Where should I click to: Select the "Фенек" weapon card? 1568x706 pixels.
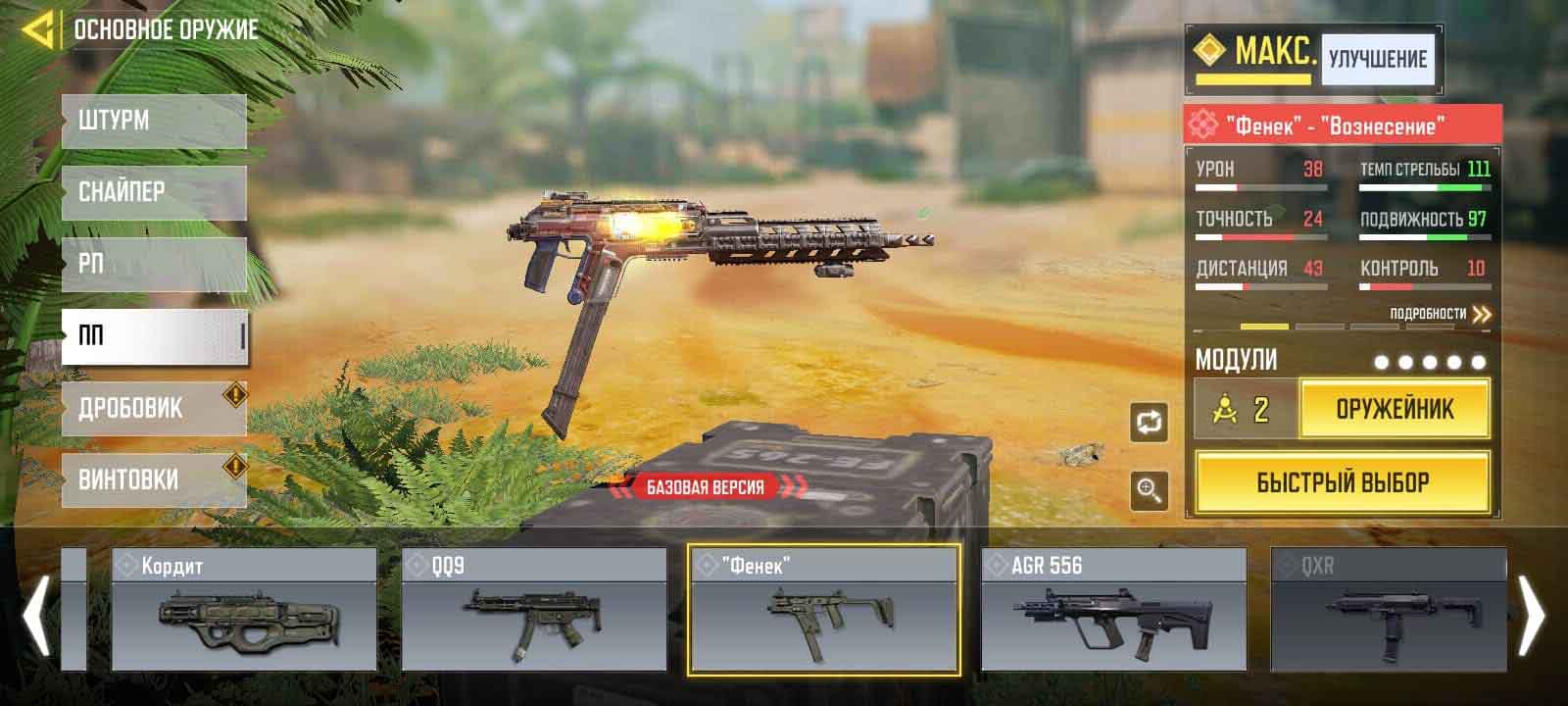(x=824, y=609)
